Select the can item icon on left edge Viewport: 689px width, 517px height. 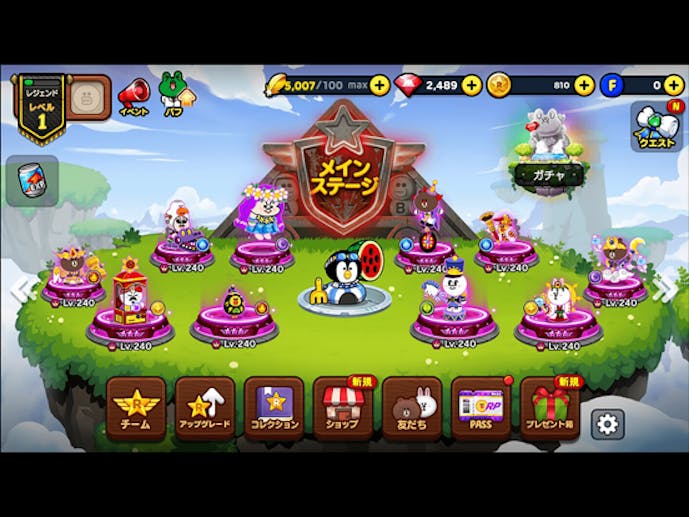31,181
